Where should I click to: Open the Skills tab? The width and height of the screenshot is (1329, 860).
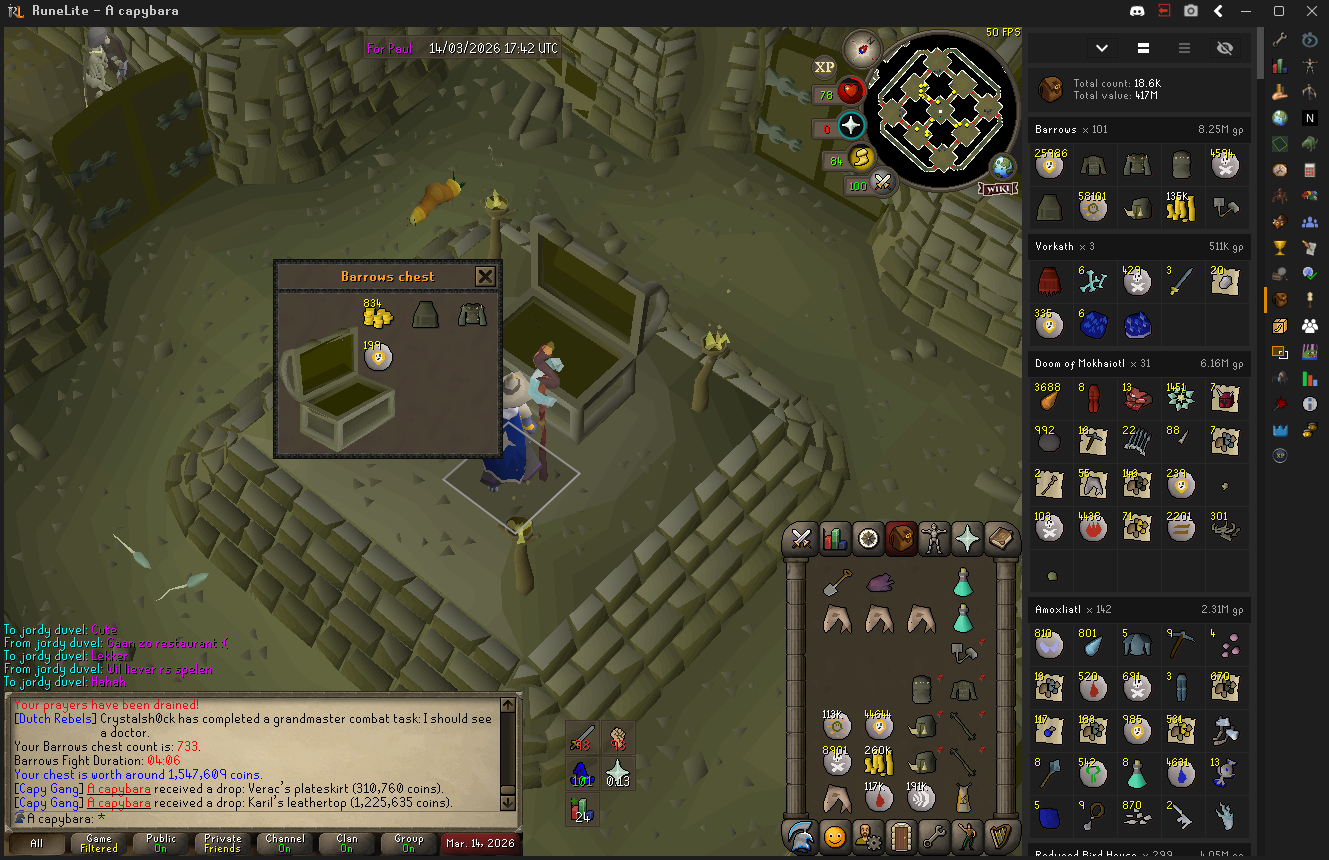[834, 539]
